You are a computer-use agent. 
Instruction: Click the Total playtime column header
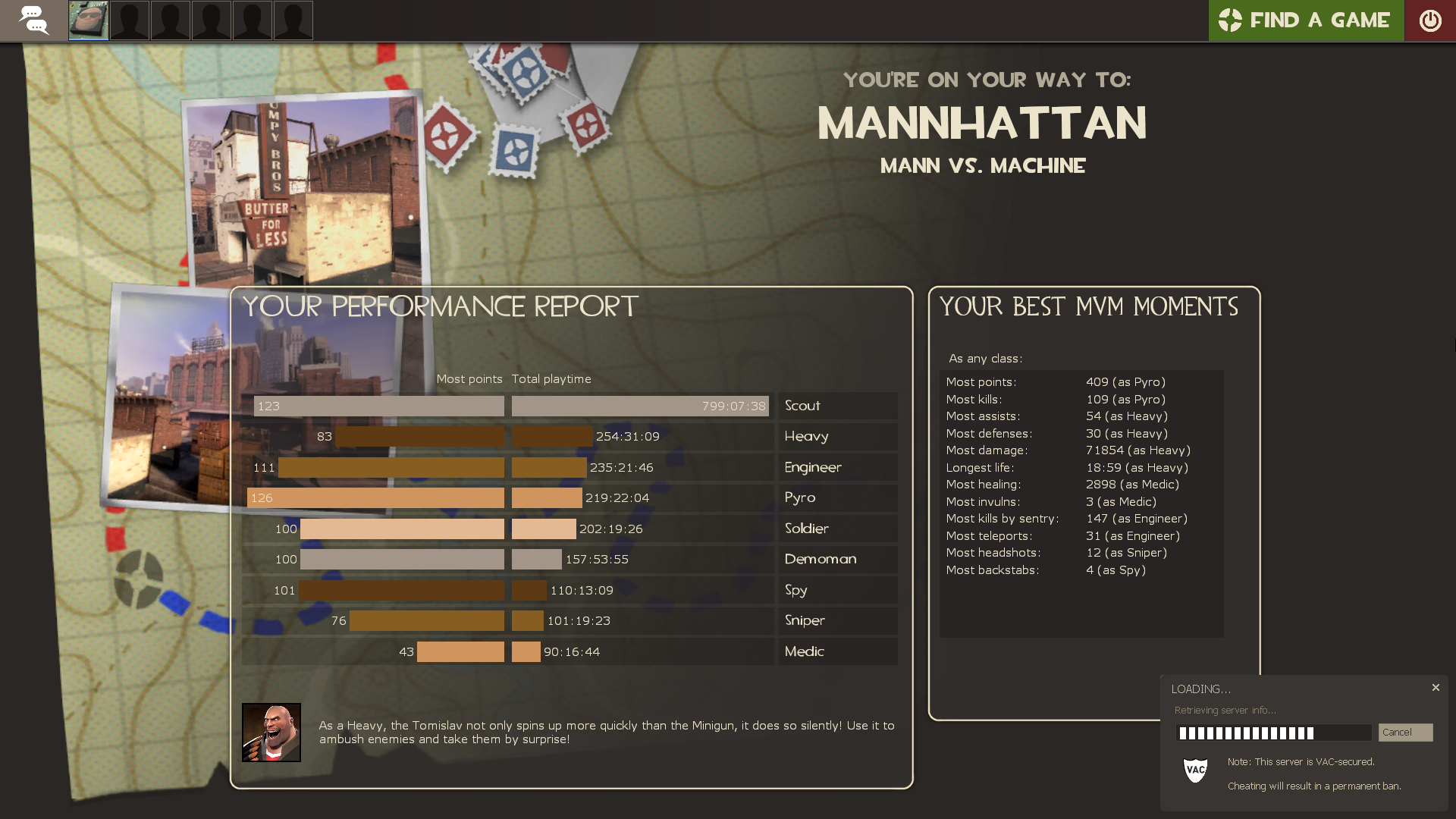click(552, 378)
